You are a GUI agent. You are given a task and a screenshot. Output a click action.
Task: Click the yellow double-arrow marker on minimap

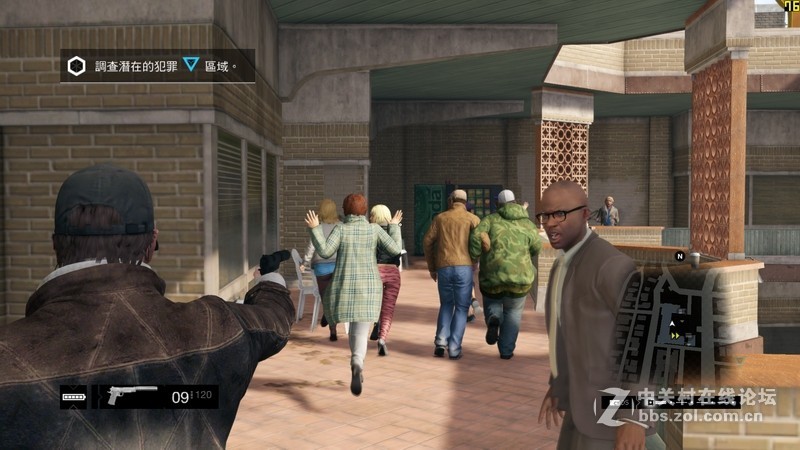(679, 336)
